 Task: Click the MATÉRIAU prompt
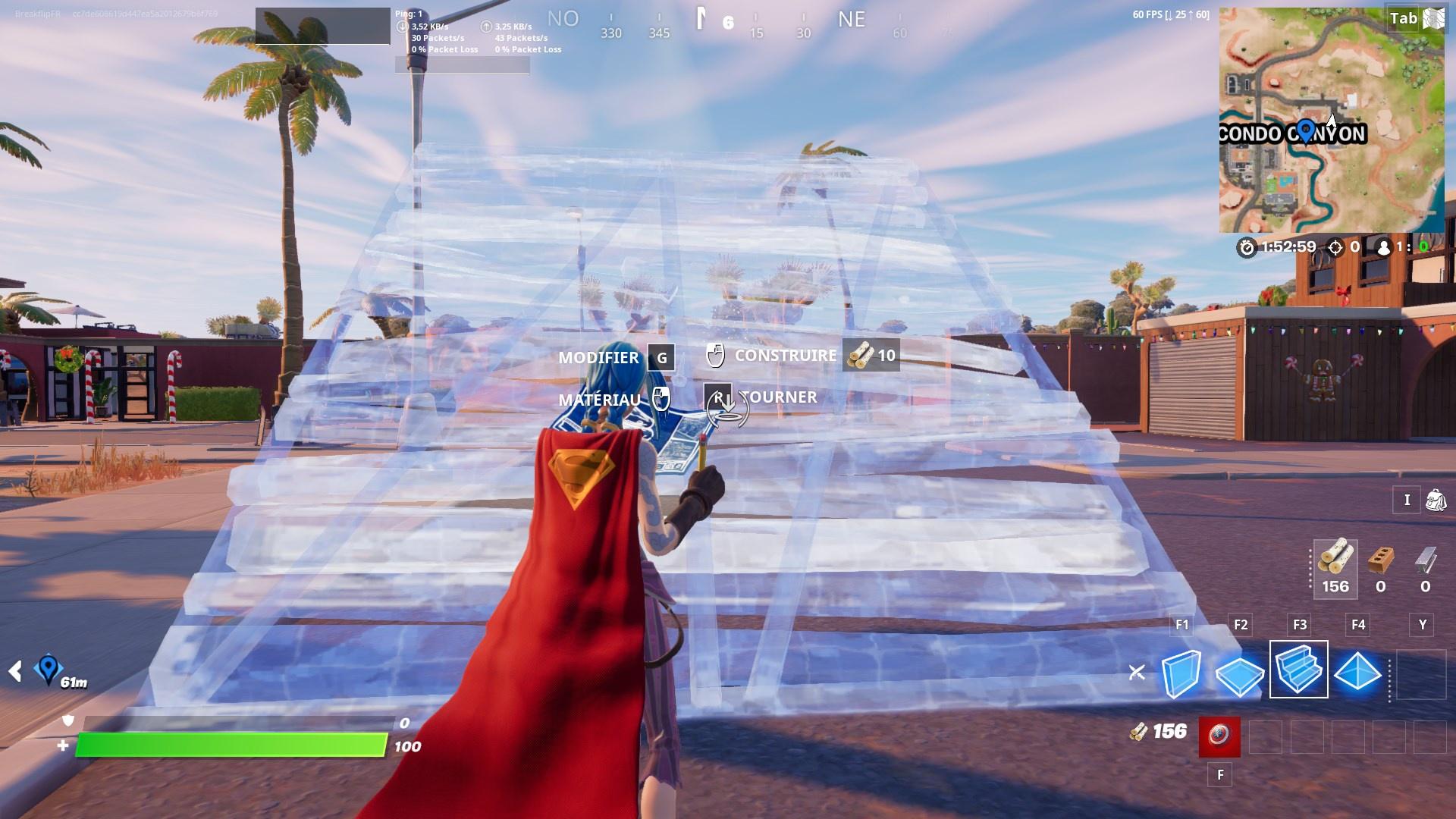pyautogui.click(x=601, y=397)
